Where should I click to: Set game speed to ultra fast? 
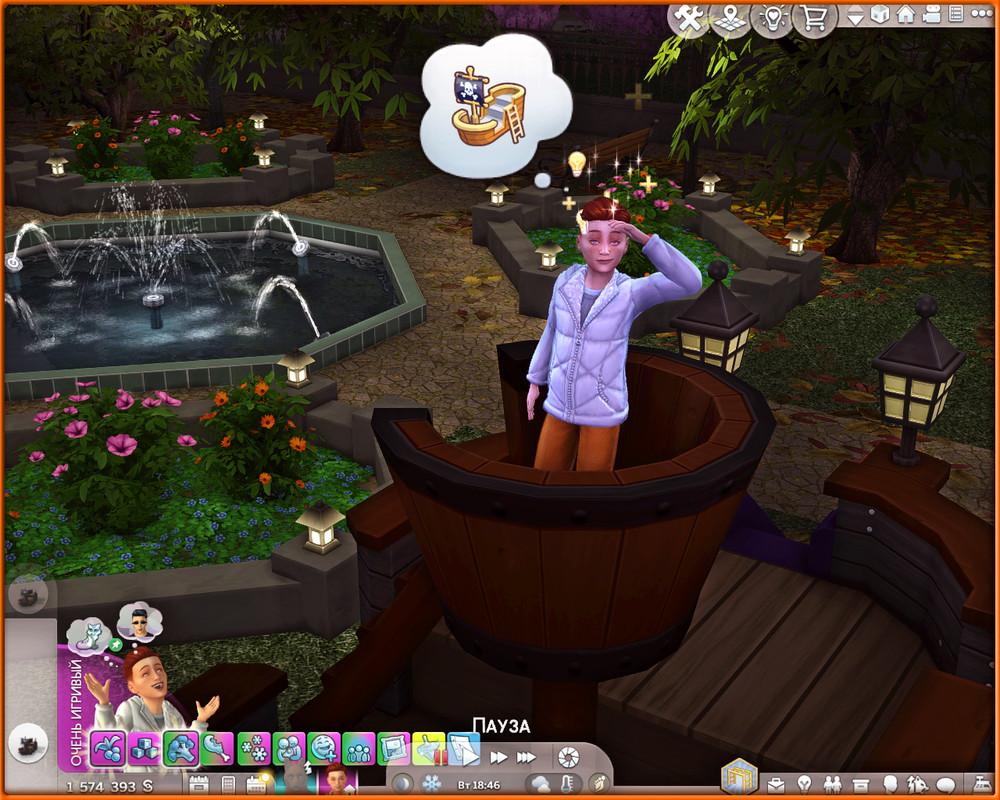526,757
